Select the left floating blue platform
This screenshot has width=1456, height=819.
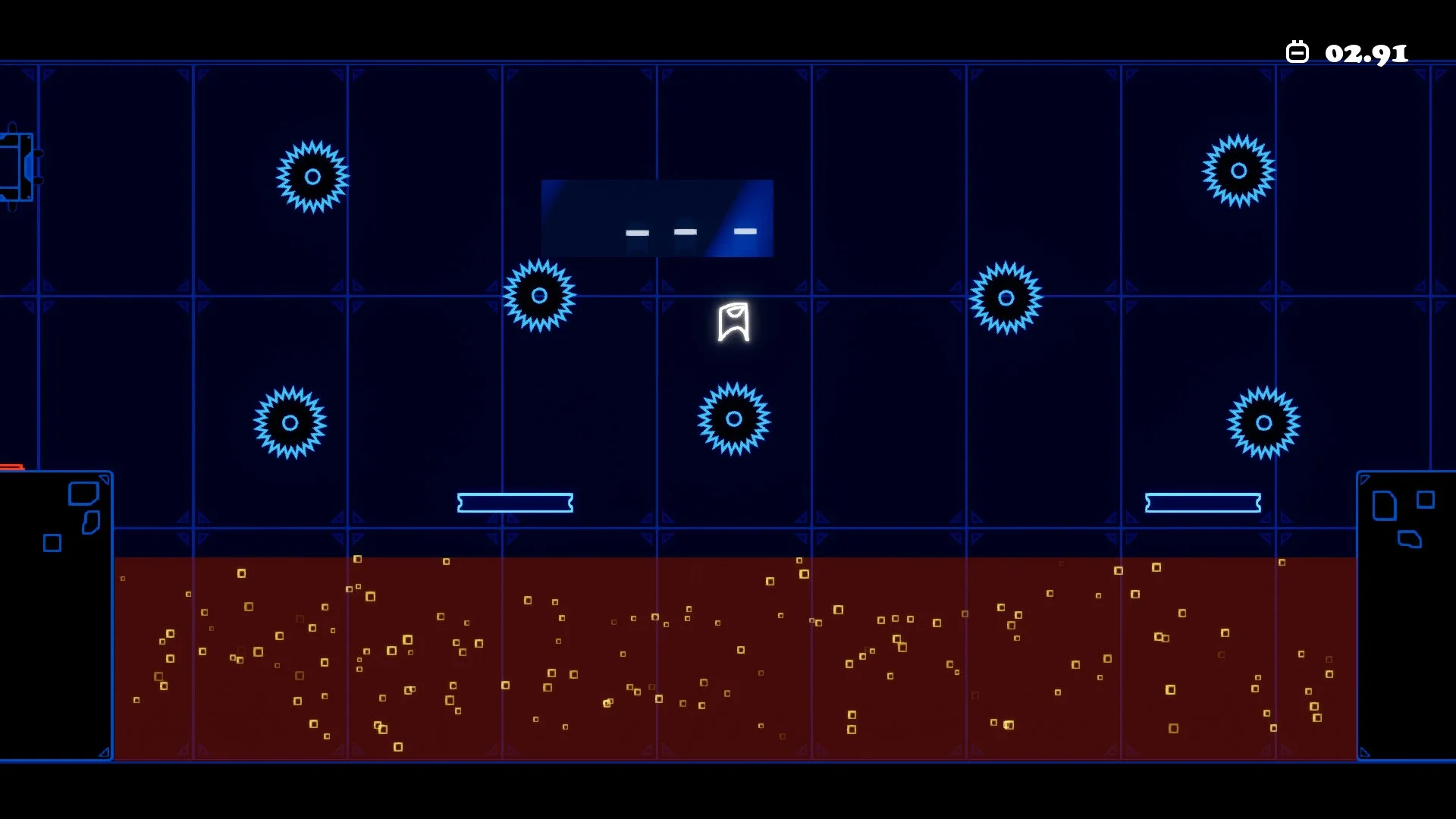click(x=514, y=502)
